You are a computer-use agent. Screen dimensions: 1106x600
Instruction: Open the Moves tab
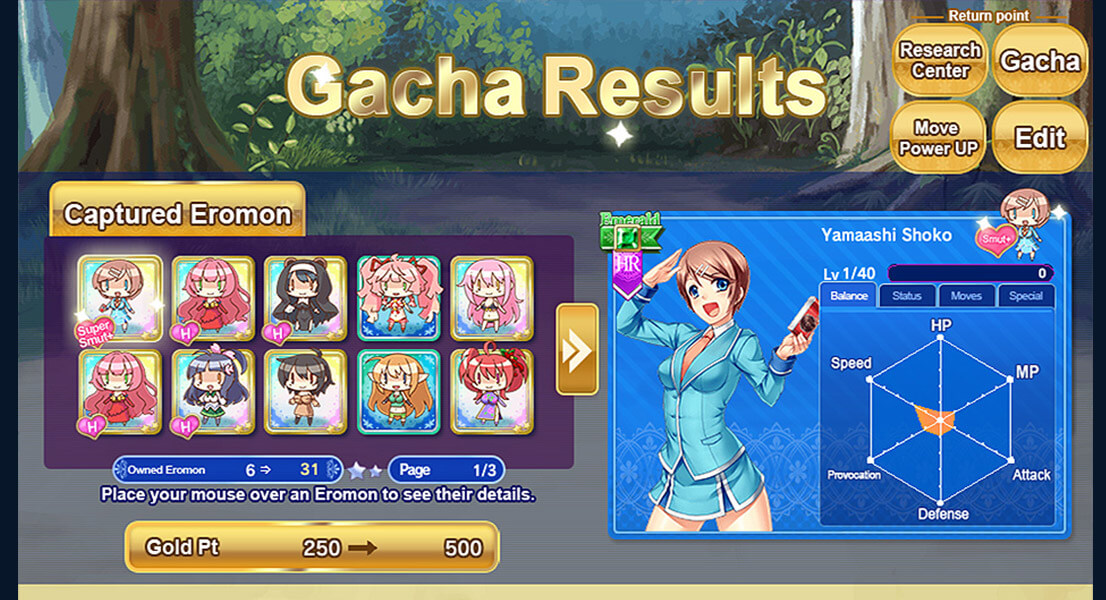click(x=966, y=296)
